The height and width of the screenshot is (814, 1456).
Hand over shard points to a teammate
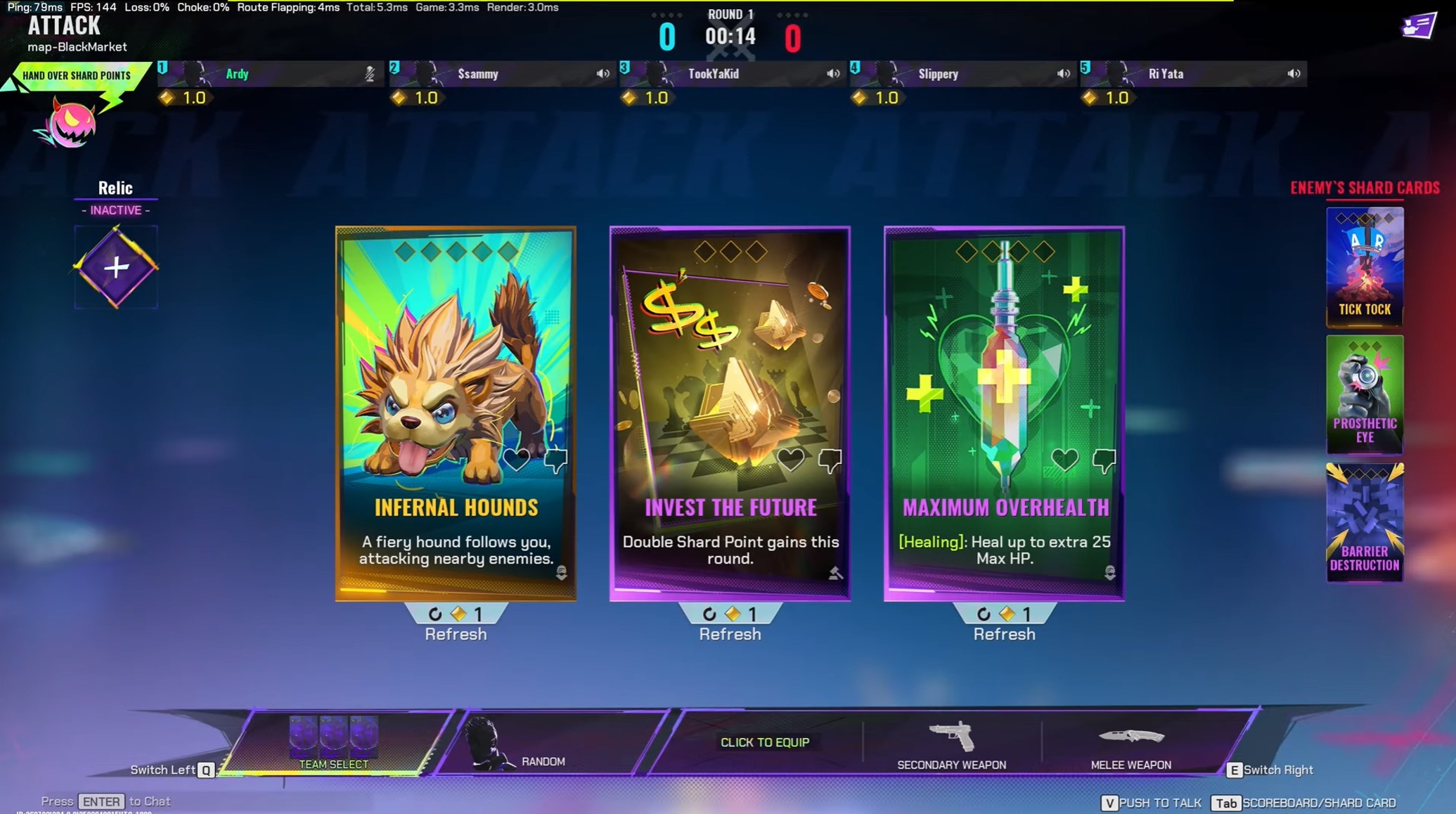pyautogui.click(x=76, y=76)
